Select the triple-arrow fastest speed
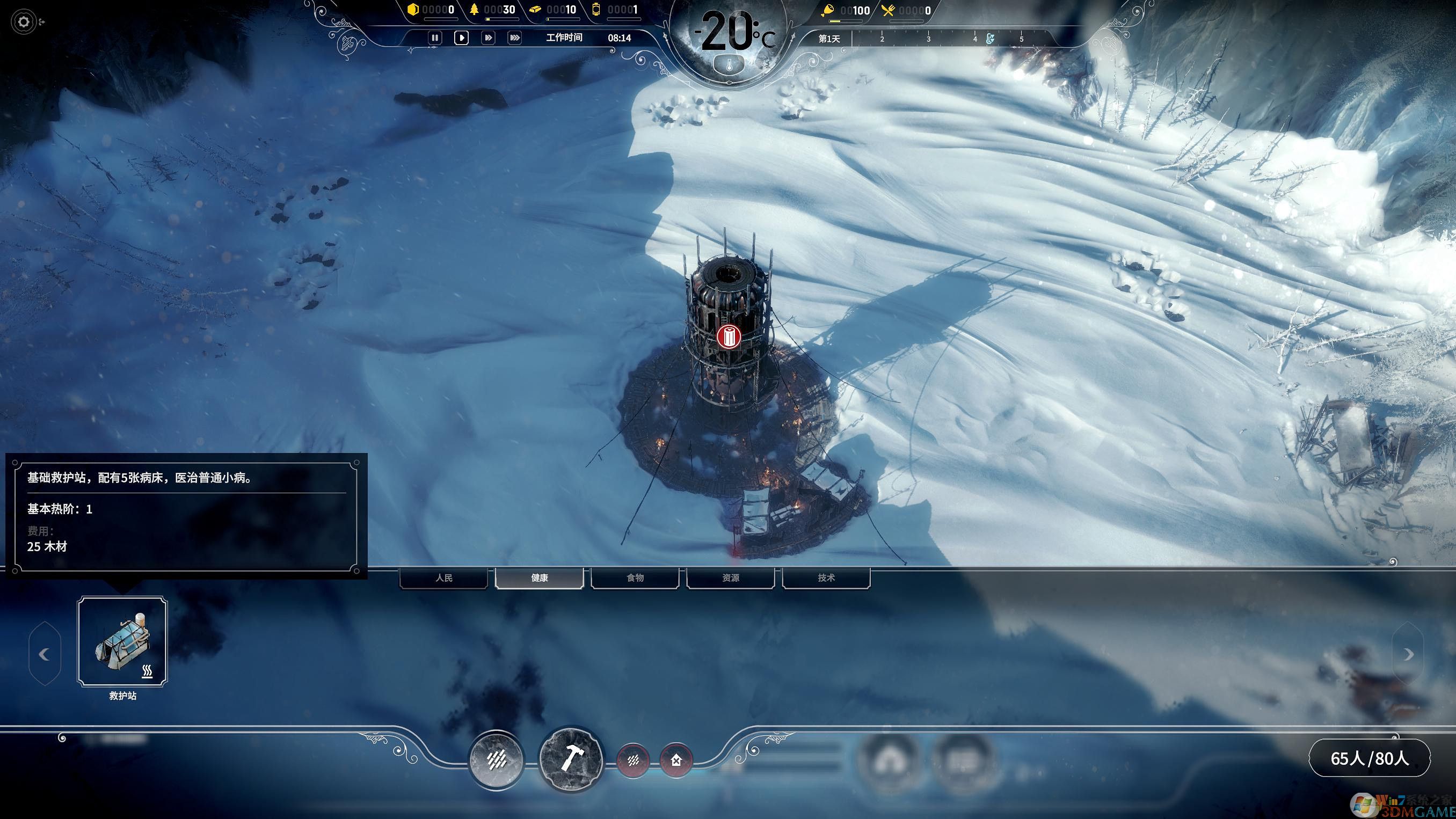This screenshot has width=1456, height=819. (514, 38)
